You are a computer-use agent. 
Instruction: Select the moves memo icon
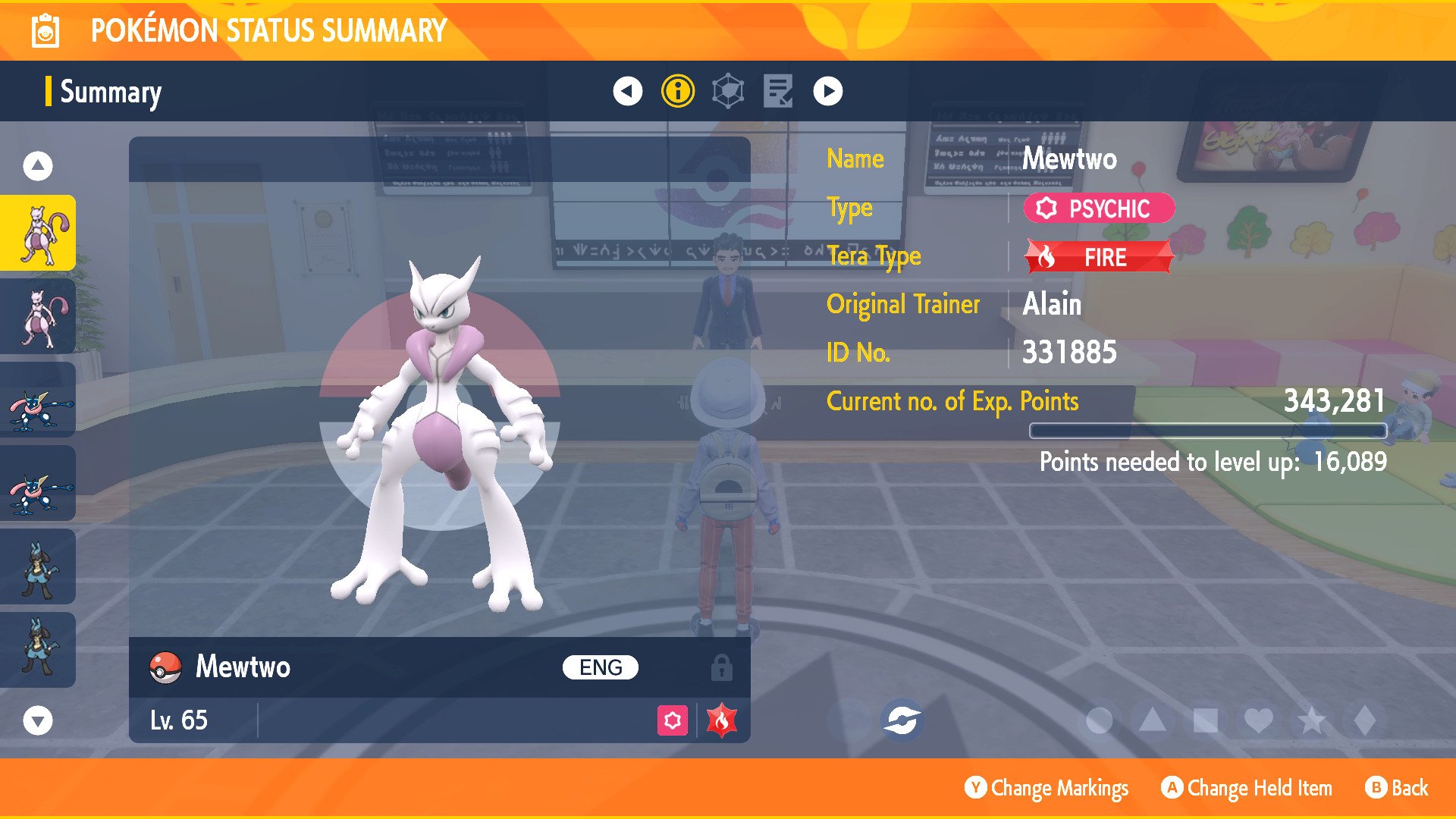[777, 90]
